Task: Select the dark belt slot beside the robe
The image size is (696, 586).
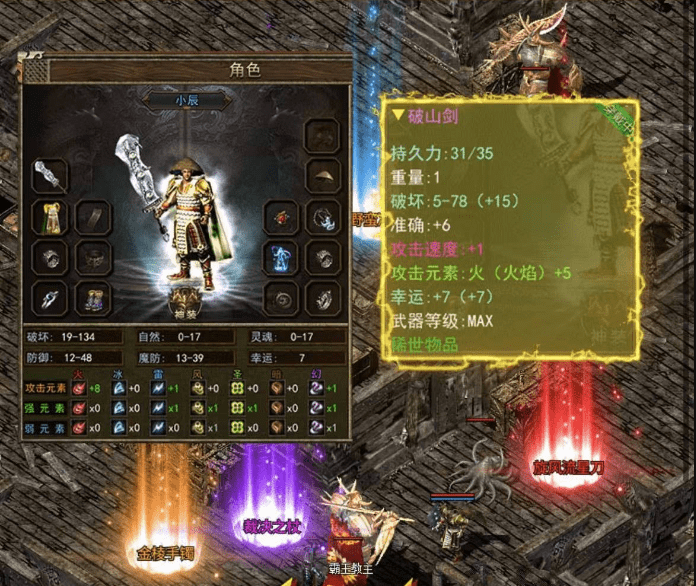Action: pyautogui.click(x=94, y=217)
